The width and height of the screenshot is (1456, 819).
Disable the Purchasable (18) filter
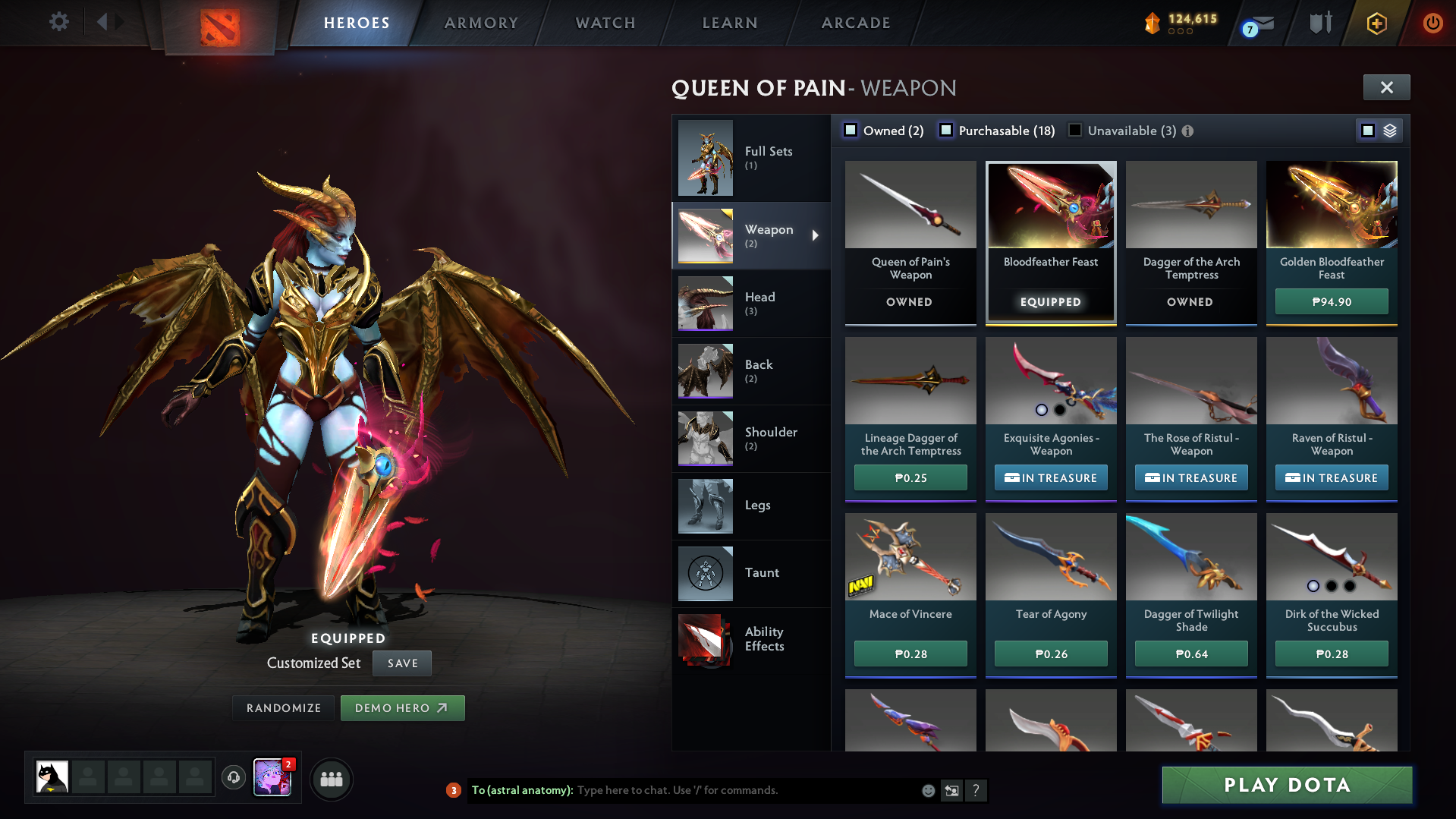pos(946,131)
